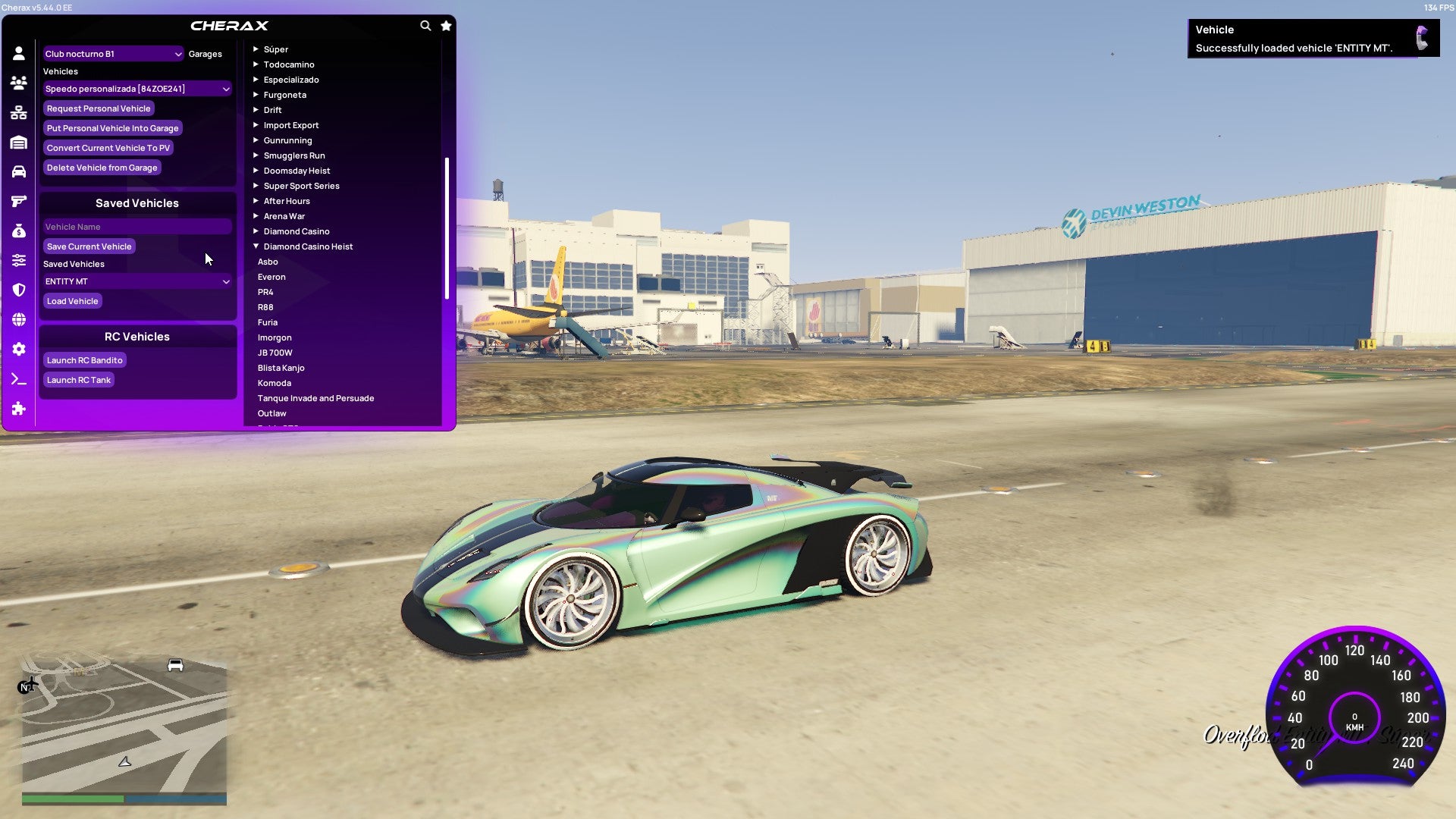Select Everon from the vehicle list
The image size is (1456, 819).
click(271, 277)
